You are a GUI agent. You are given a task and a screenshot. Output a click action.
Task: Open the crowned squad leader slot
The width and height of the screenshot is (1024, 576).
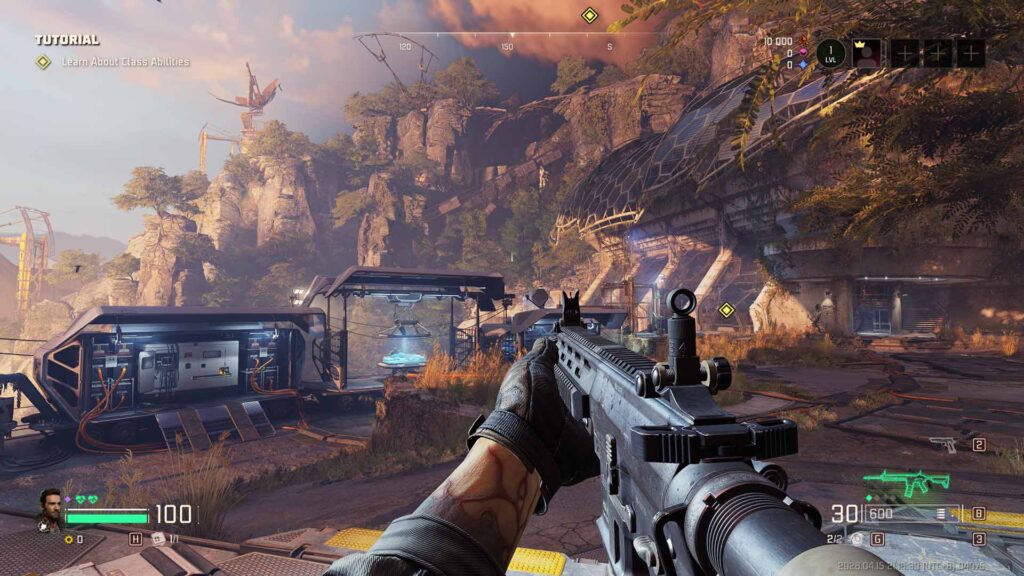tap(867, 53)
